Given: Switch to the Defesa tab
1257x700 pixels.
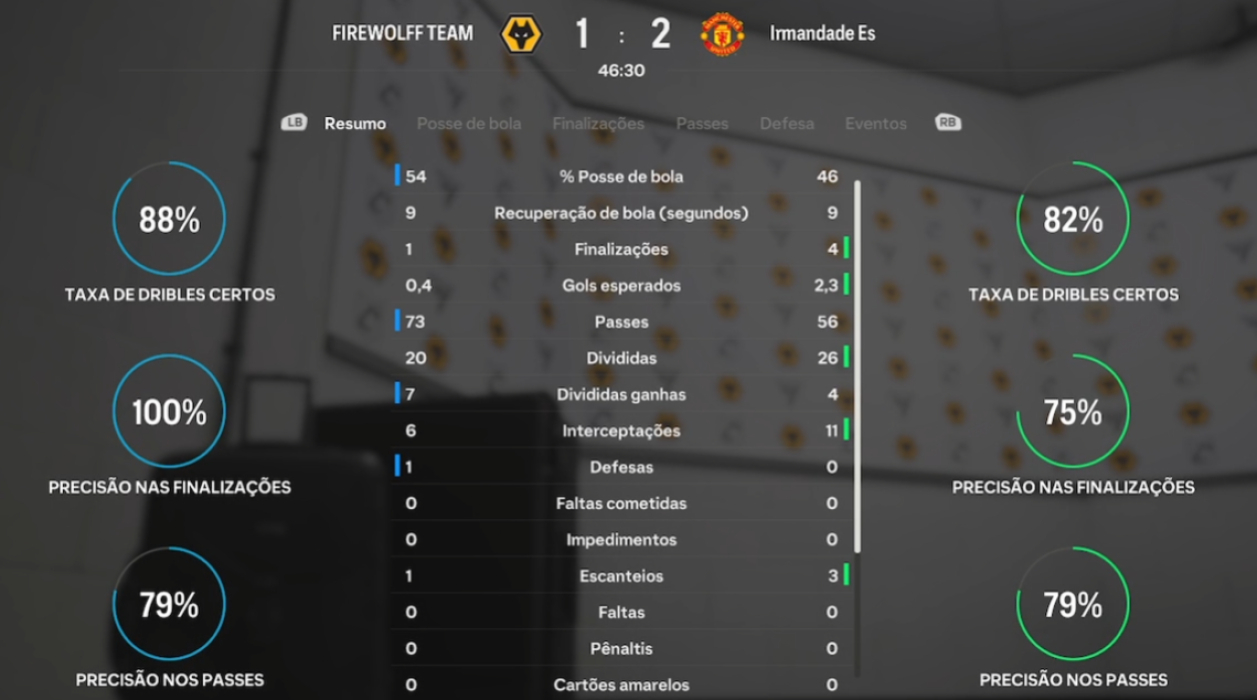Looking at the screenshot, I should 787,124.
